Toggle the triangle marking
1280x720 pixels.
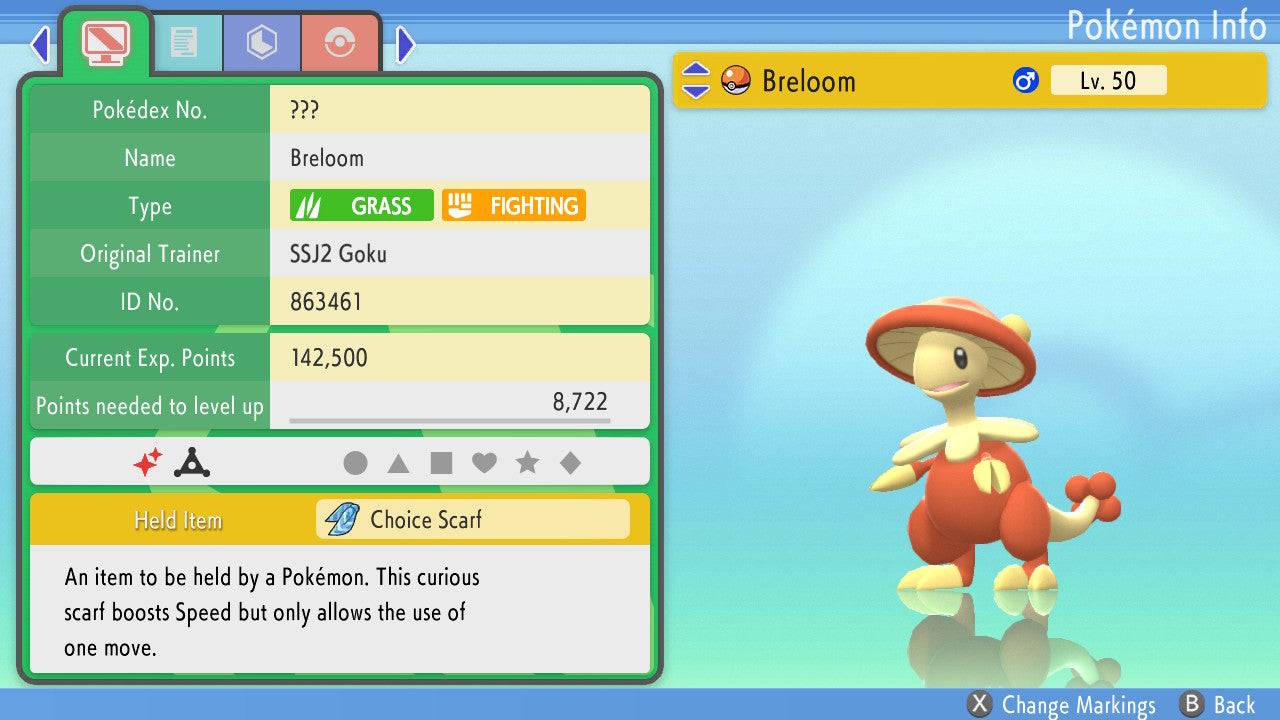click(x=398, y=463)
